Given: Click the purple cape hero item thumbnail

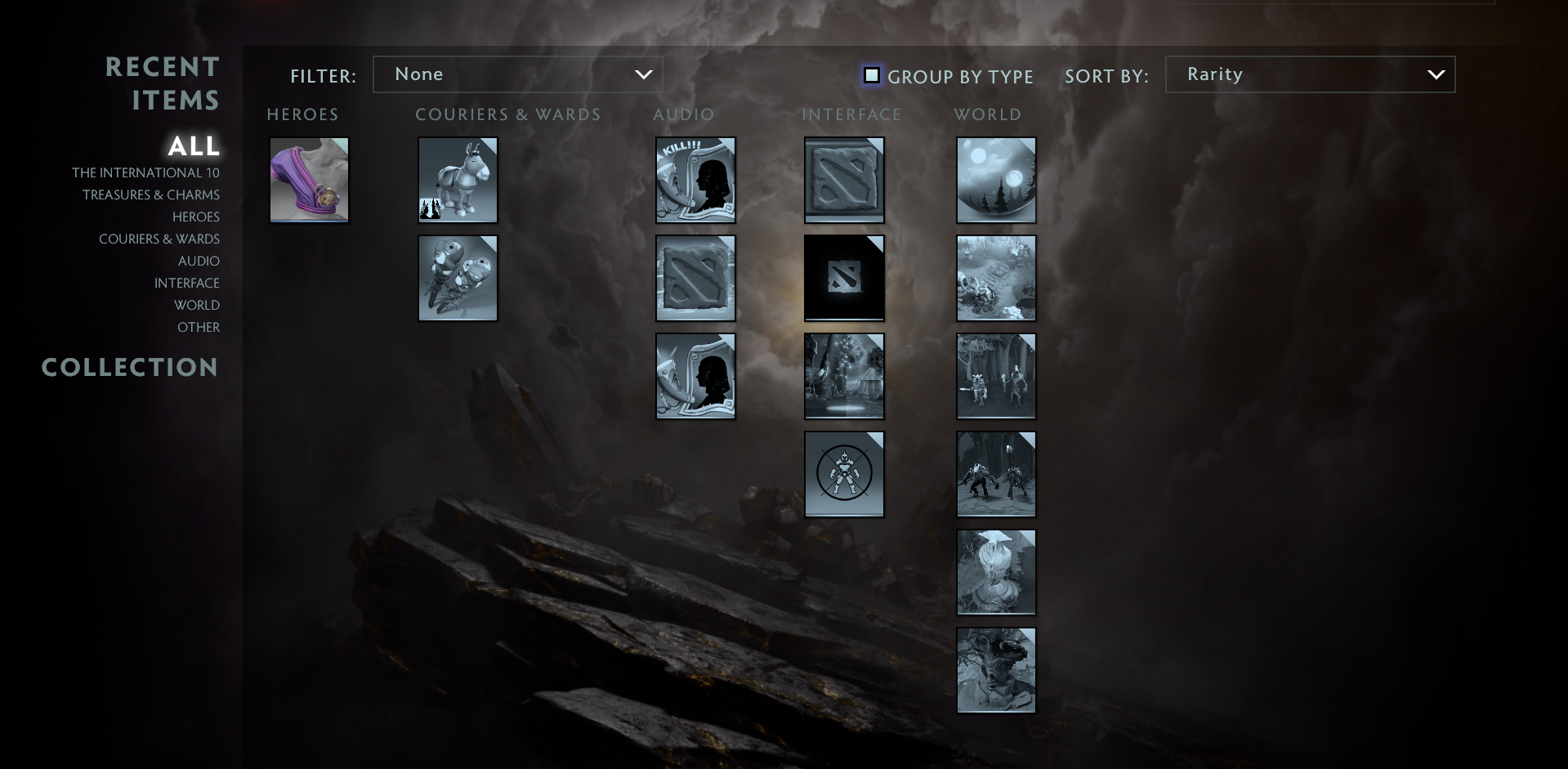Looking at the screenshot, I should click(x=309, y=180).
